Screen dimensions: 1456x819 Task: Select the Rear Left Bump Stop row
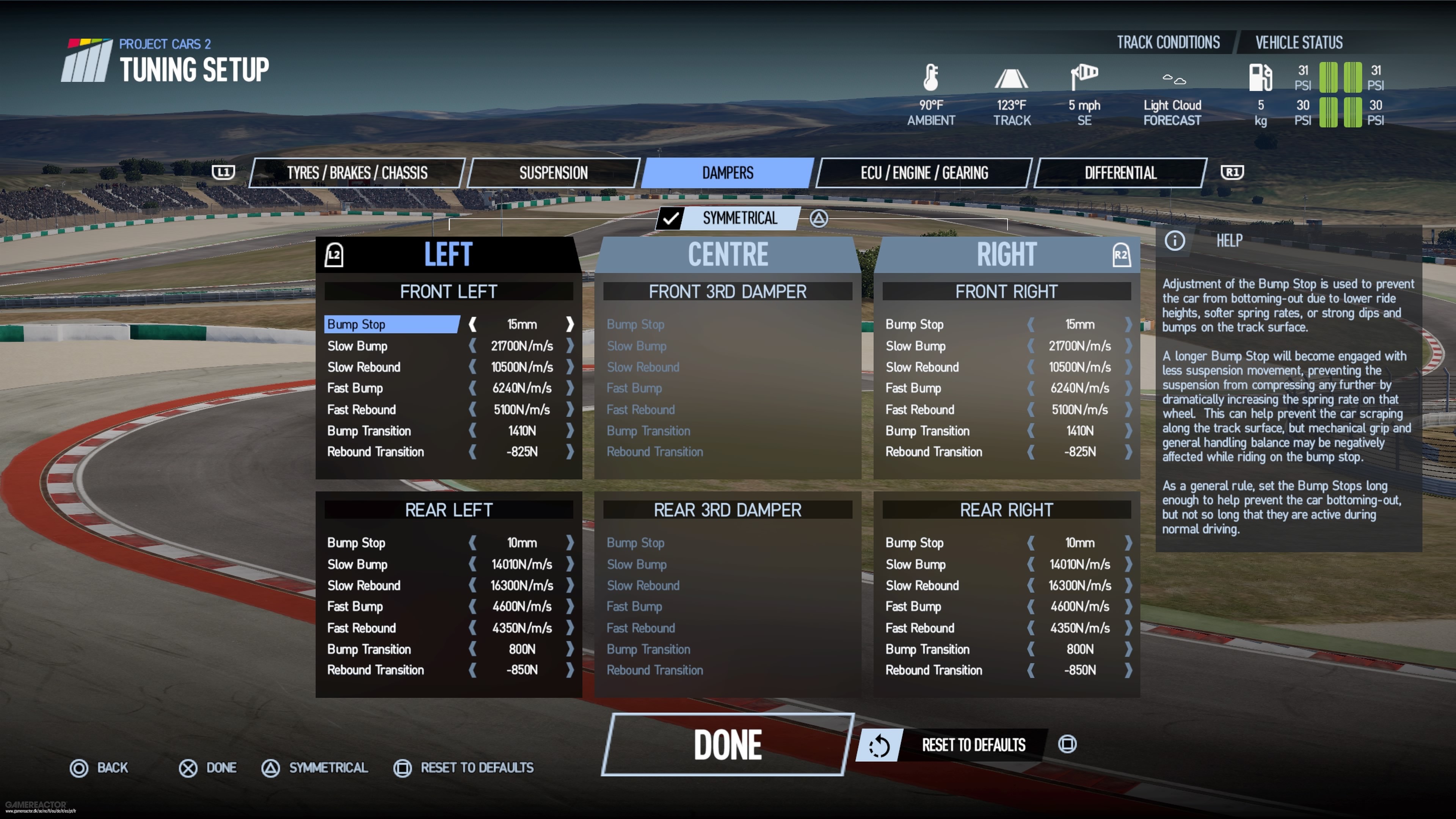coord(356,543)
